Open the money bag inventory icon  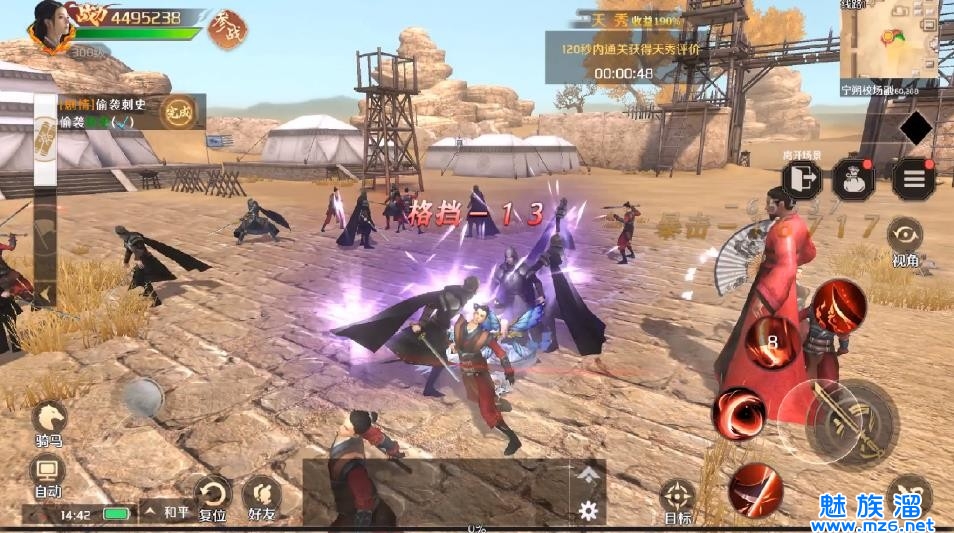point(853,180)
